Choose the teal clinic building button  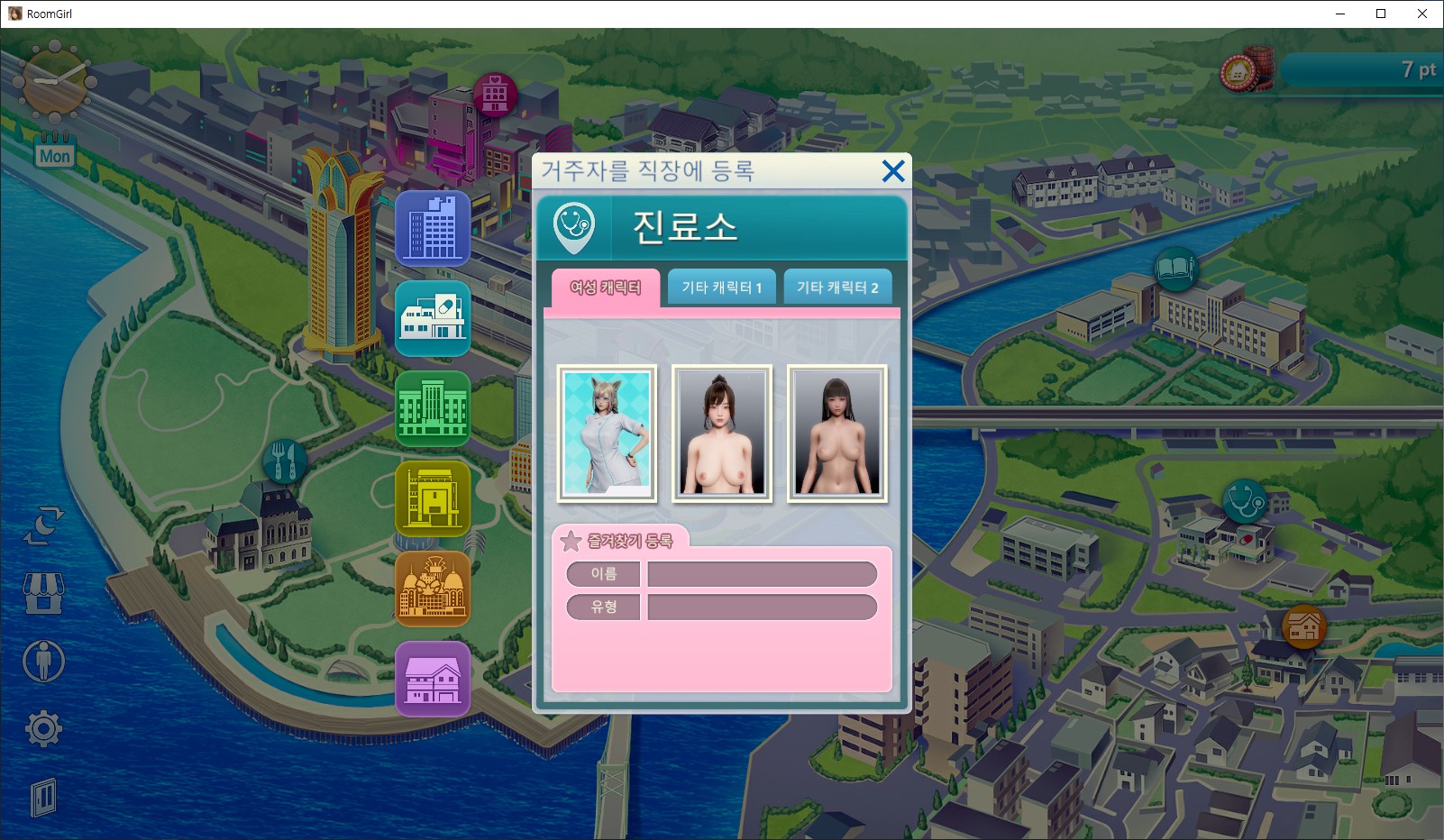(x=433, y=318)
